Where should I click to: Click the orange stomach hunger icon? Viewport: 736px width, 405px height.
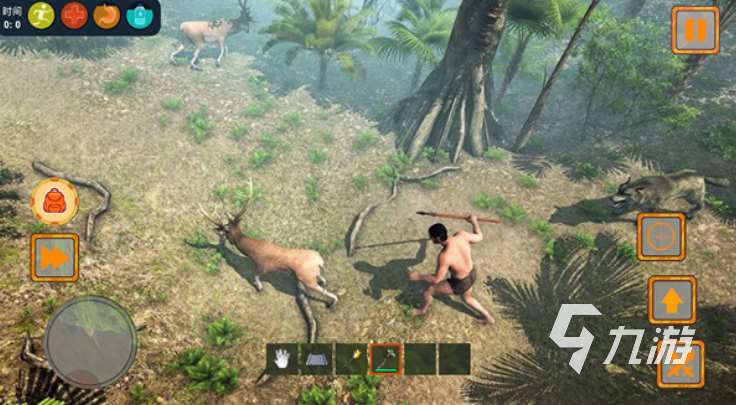(x=107, y=15)
